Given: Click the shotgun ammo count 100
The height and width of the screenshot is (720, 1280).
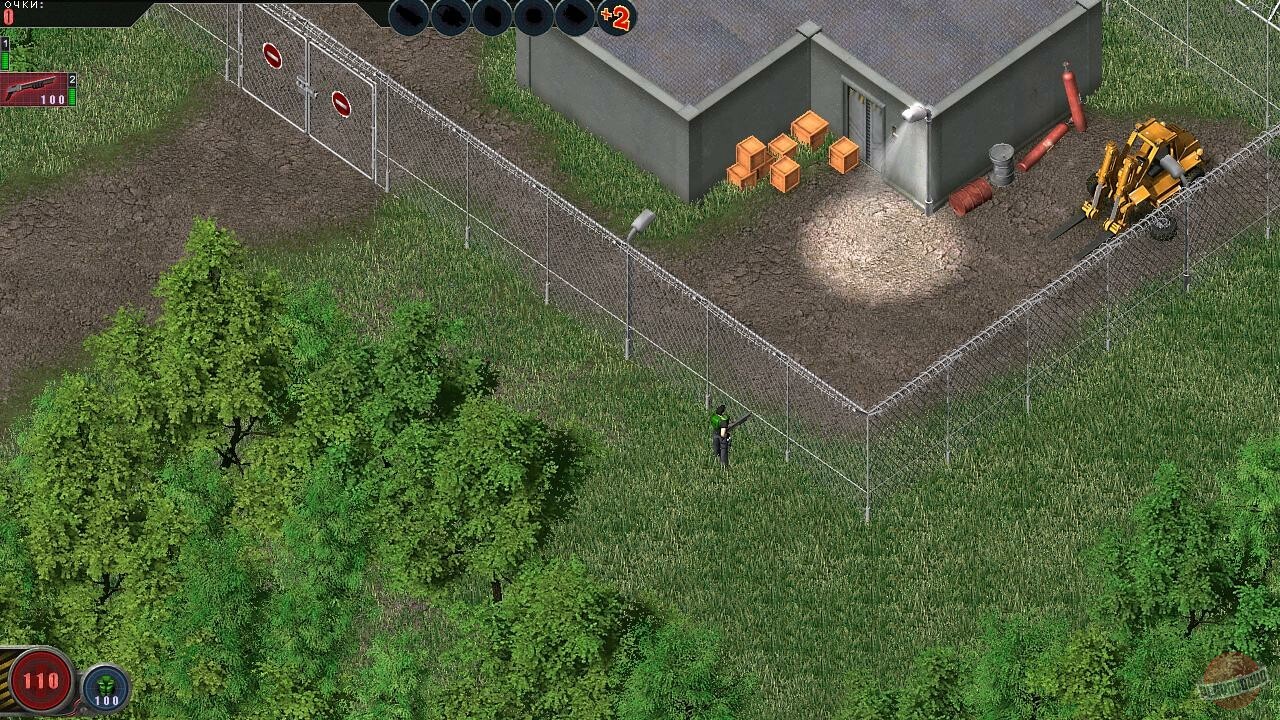Looking at the screenshot, I should coord(52,99).
